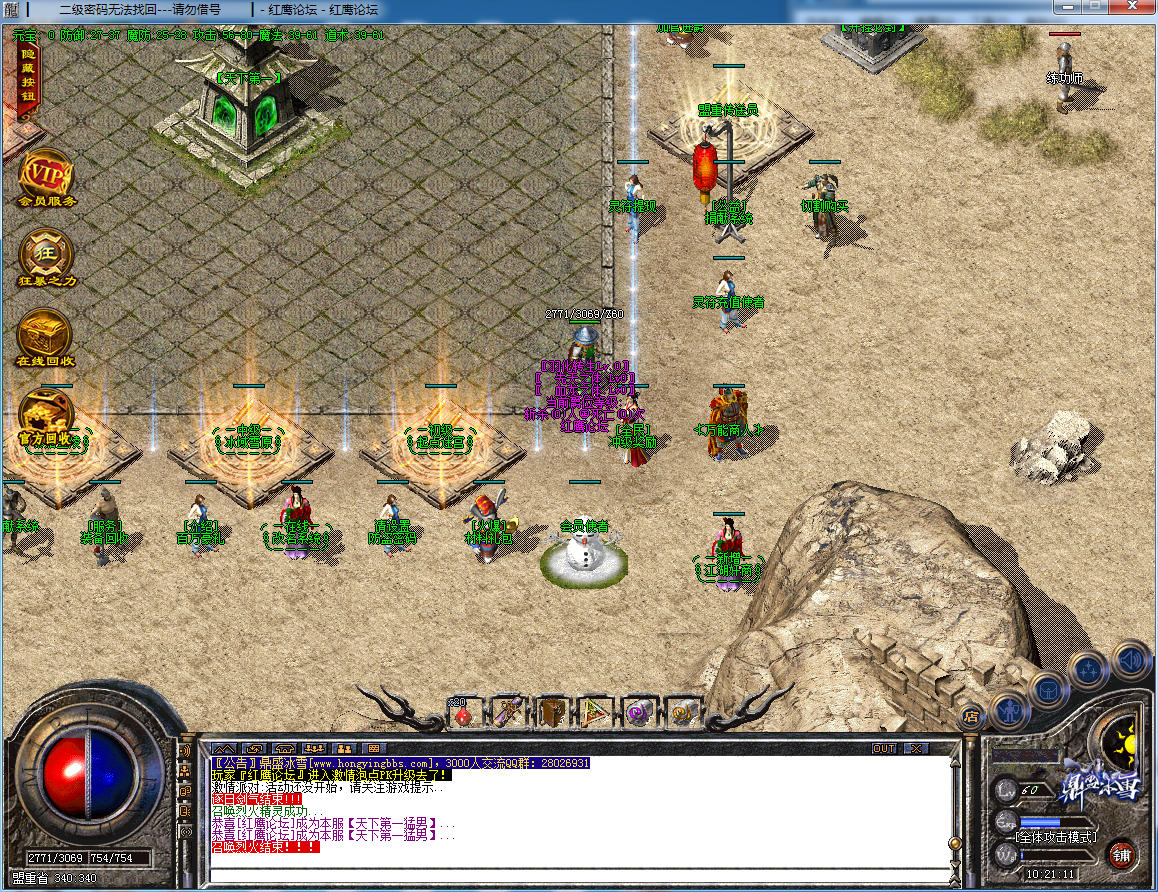Toggle the sound speaker round button
Viewport: 1158px width, 892px height.
click(1130, 660)
